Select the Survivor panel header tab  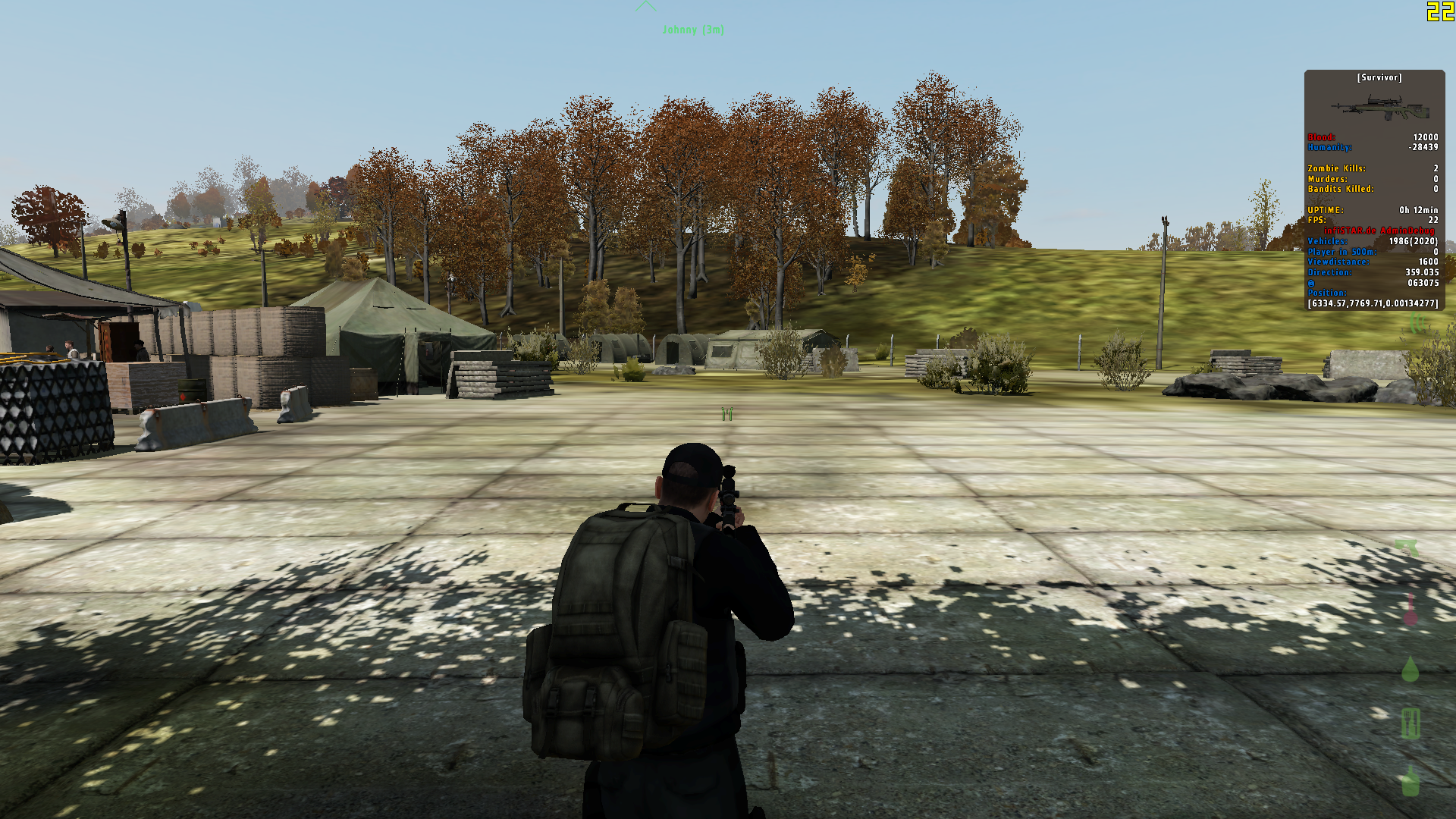coord(1379,78)
